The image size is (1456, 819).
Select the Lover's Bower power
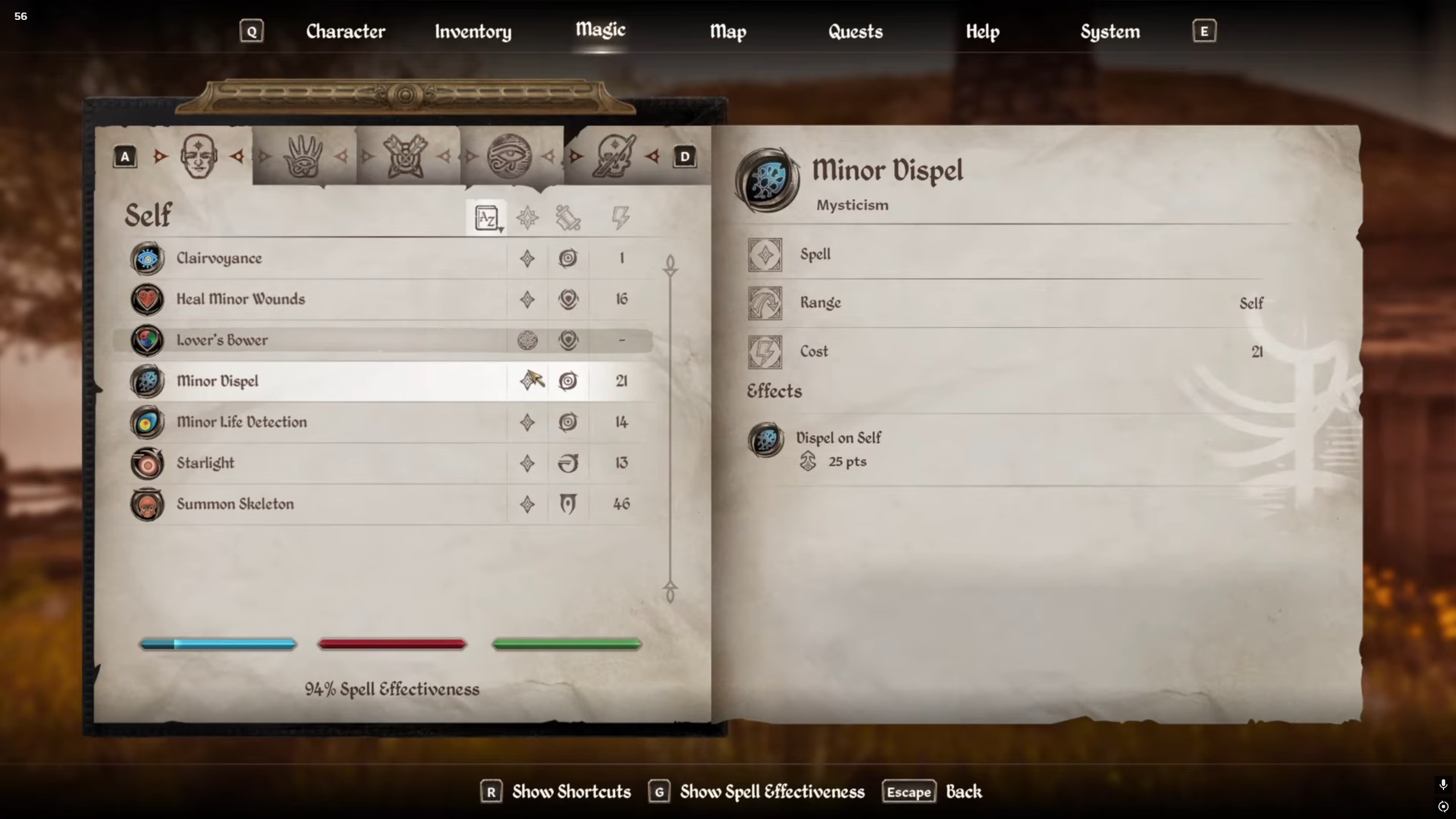(222, 340)
